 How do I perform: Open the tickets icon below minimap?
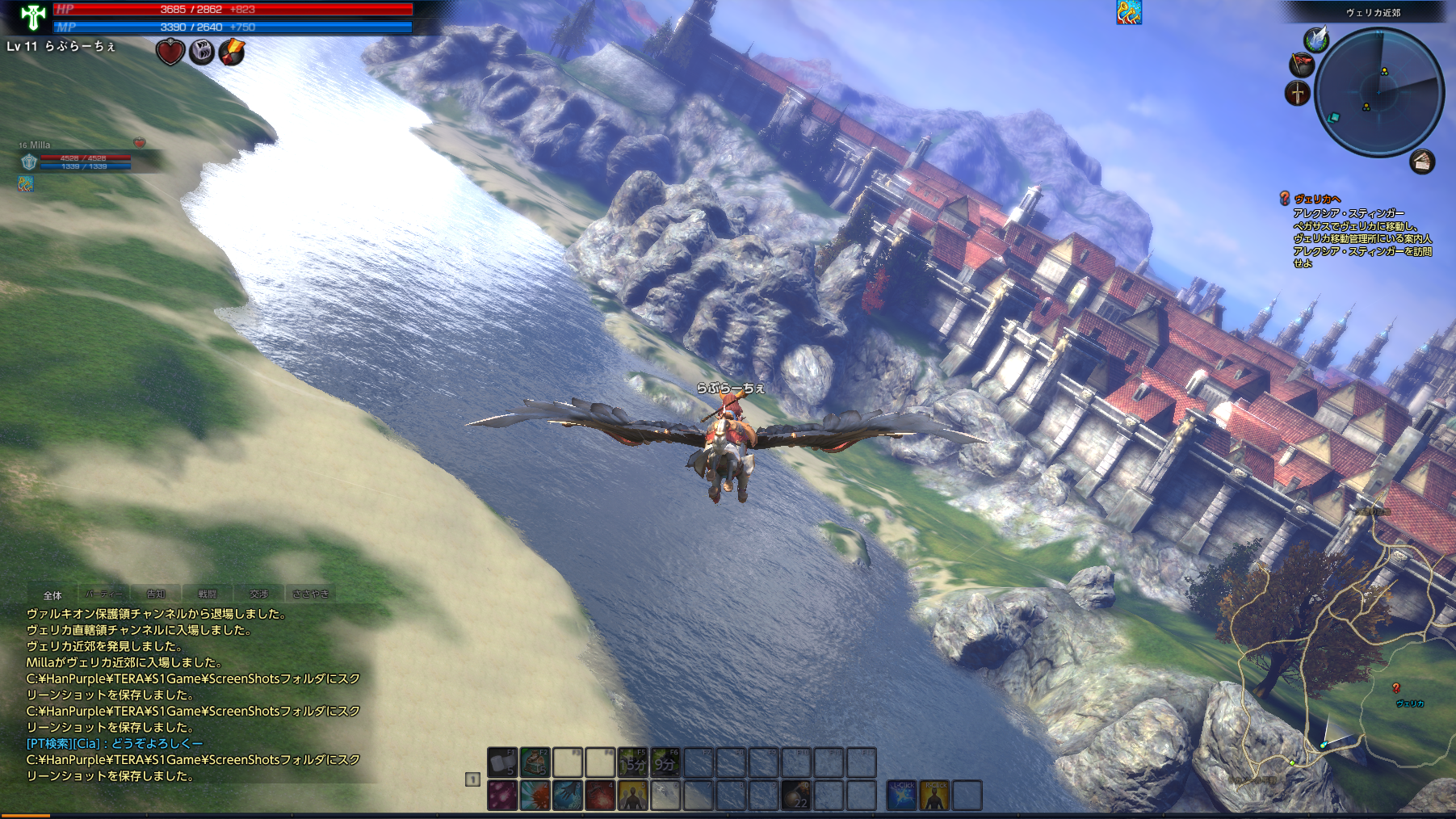pyautogui.click(x=1422, y=162)
